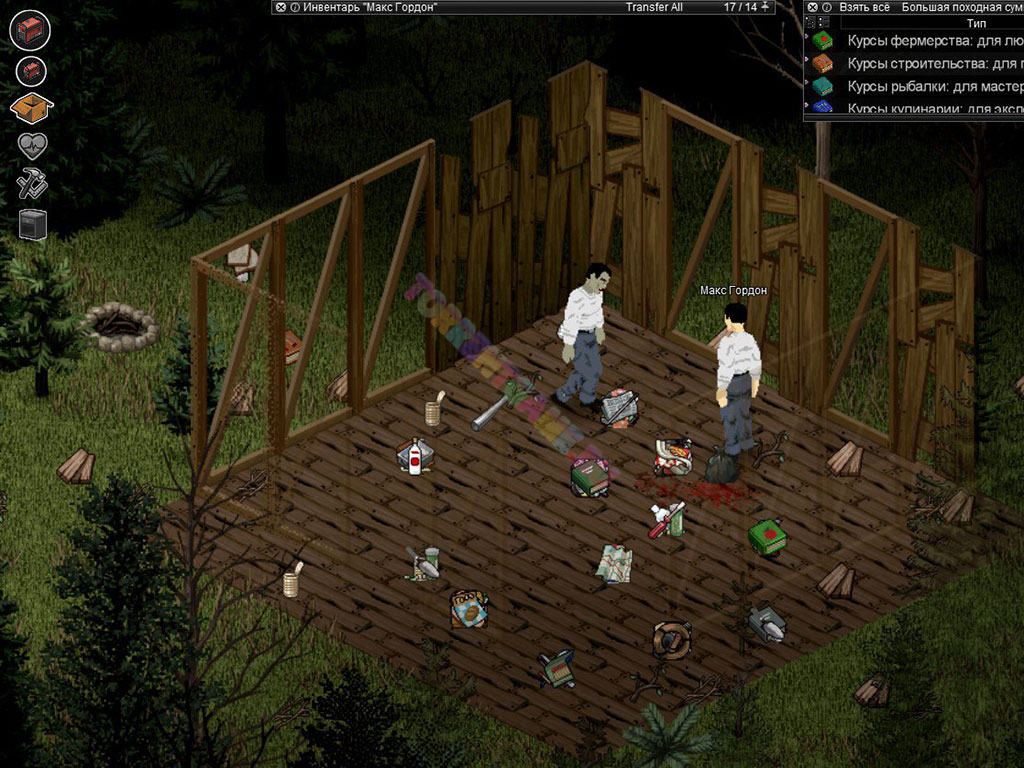The width and height of the screenshot is (1024, 768).
Task: Select the "Курсы строительства" book row
Action: [x=920, y=63]
